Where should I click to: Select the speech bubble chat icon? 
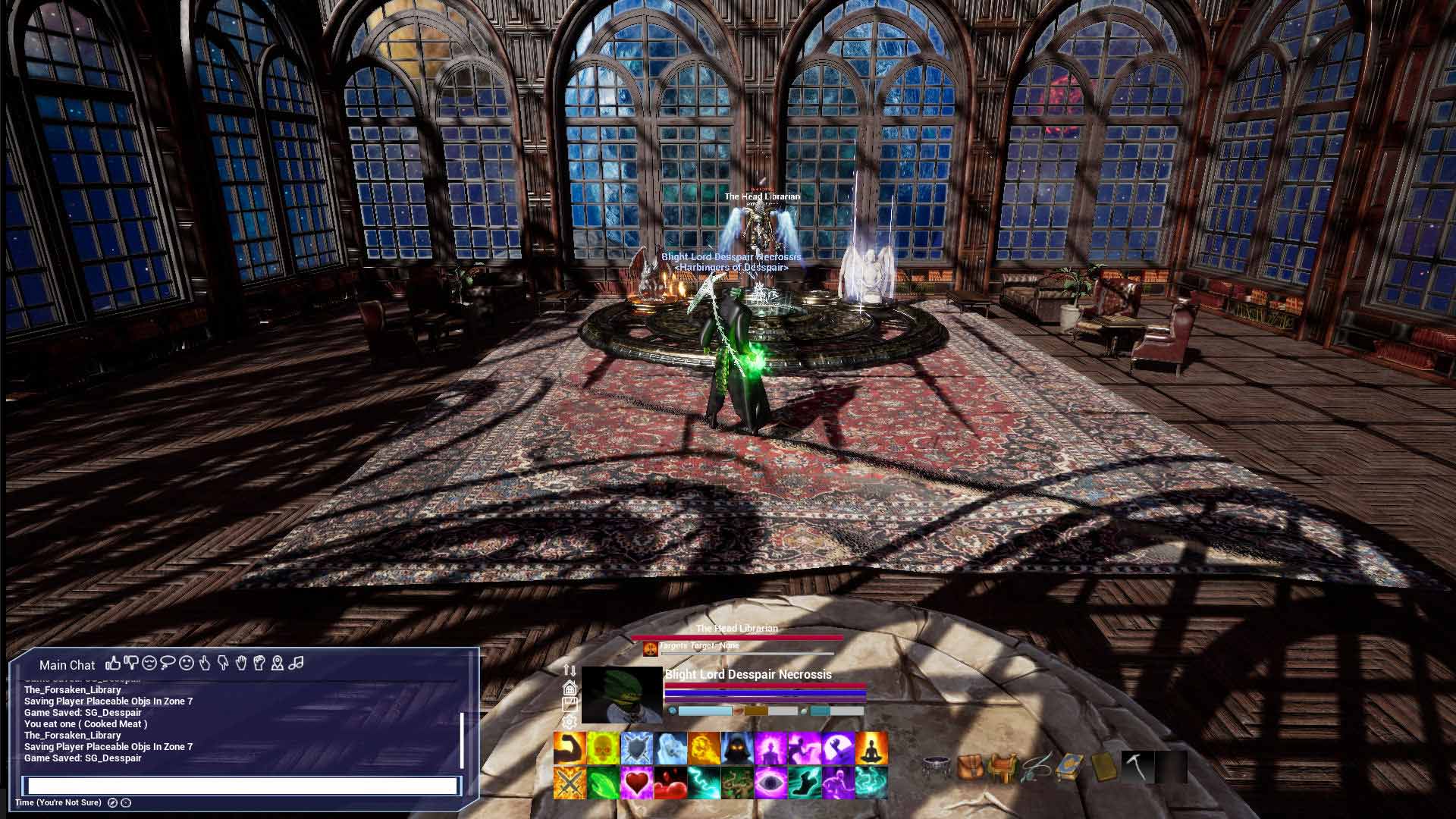(168, 664)
